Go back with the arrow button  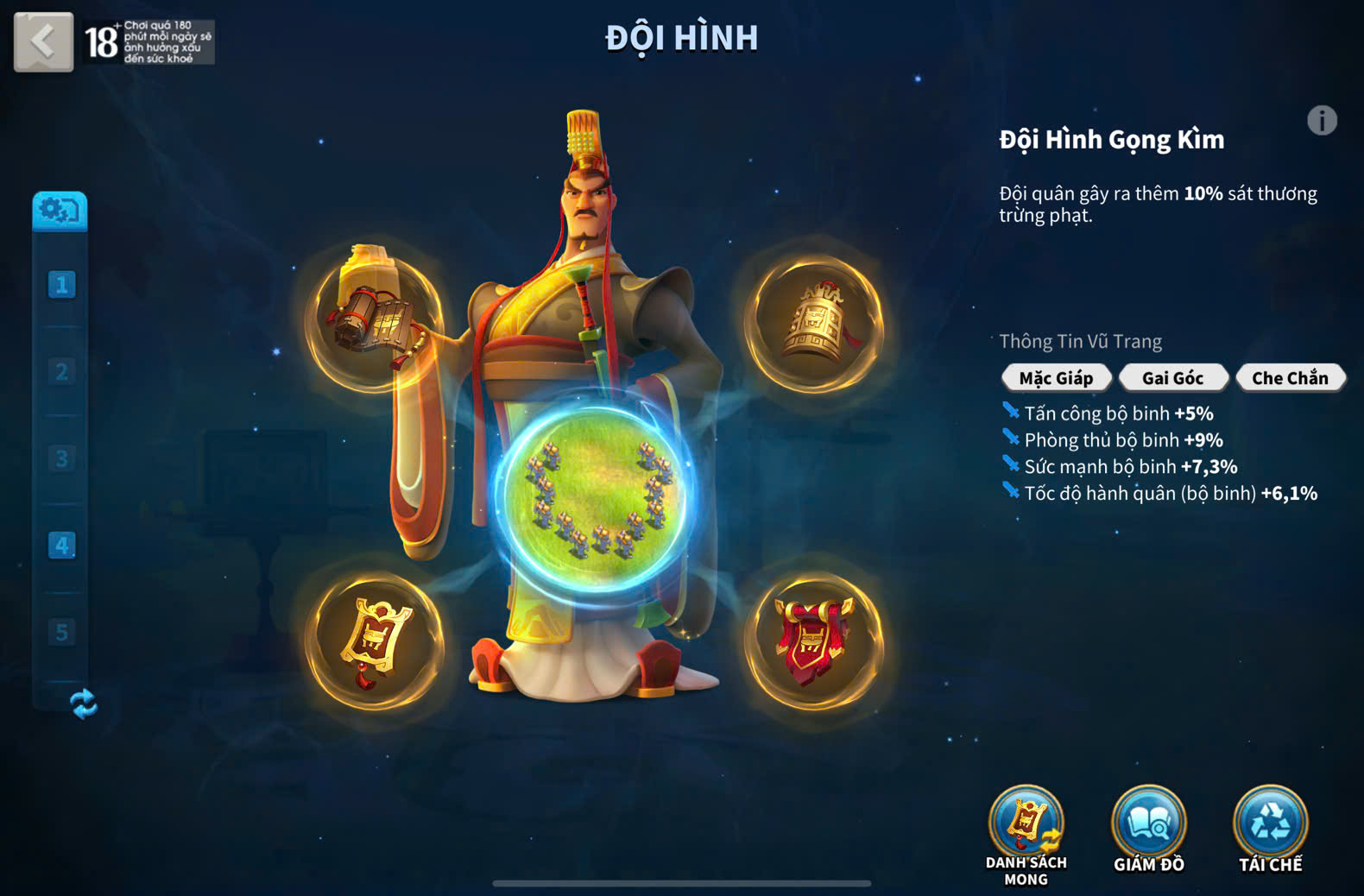click(x=43, y=41)
